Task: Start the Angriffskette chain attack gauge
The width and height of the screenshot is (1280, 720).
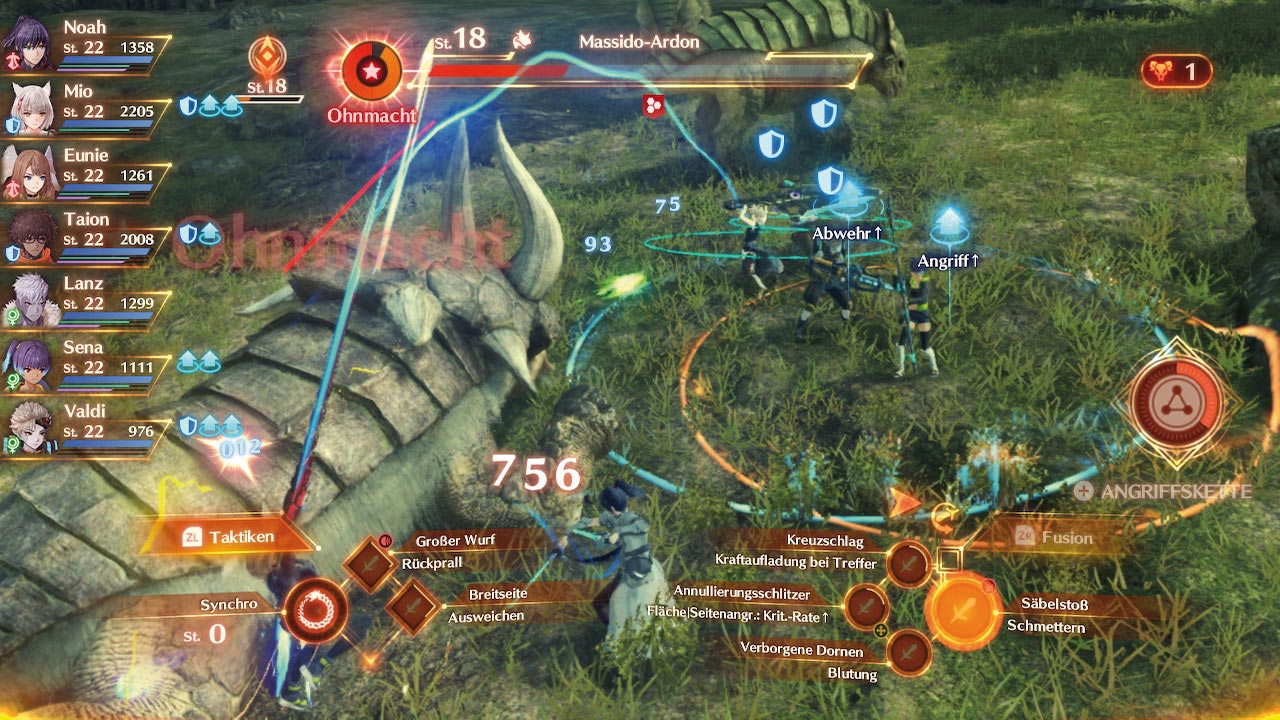Action: tap(1178, 402)
